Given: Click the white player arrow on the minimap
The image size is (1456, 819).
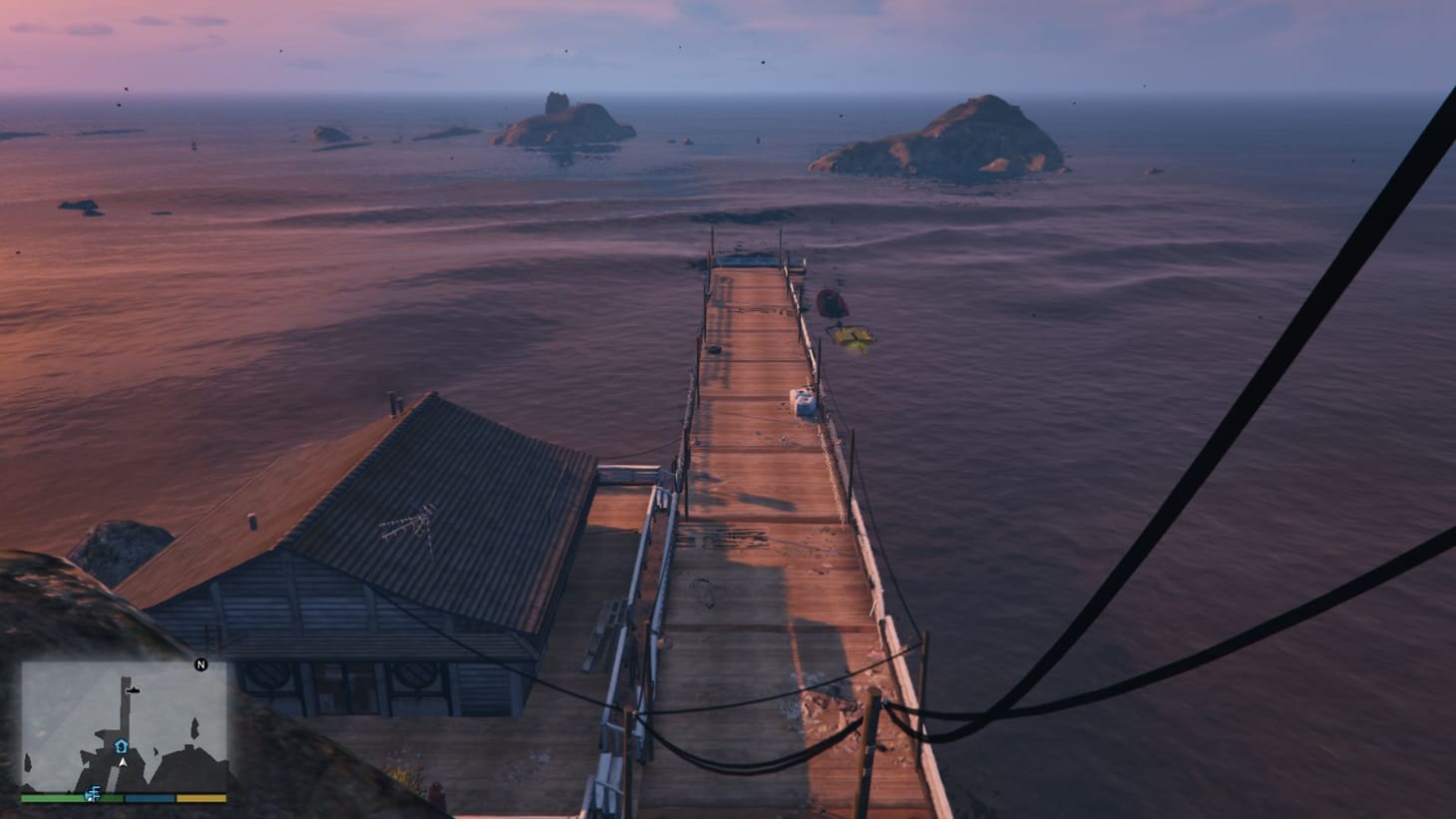Looking at the screenshot, I should pyautogui.click(x=123, y=762).
